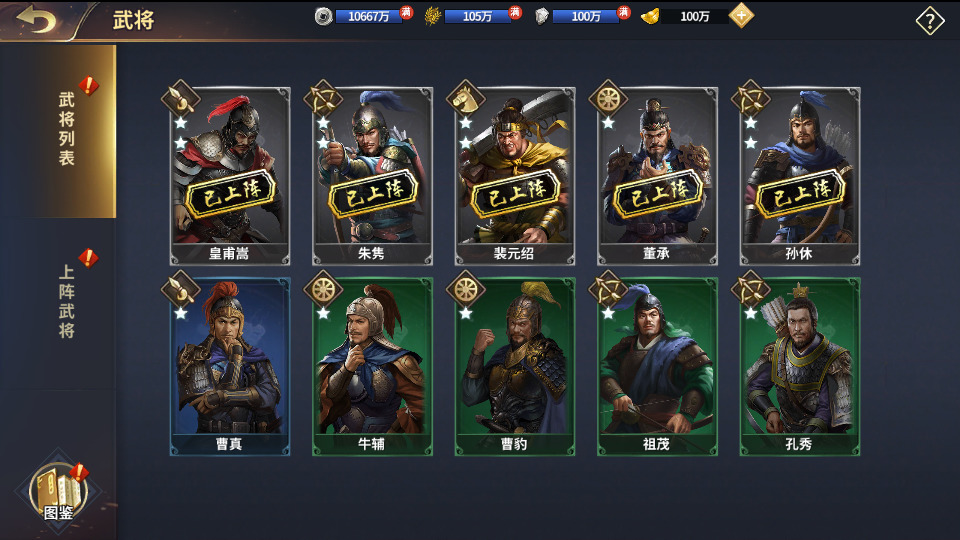Open the 牛辅 general card
This screenshot has height=540, width=960.
click(372, 365)
